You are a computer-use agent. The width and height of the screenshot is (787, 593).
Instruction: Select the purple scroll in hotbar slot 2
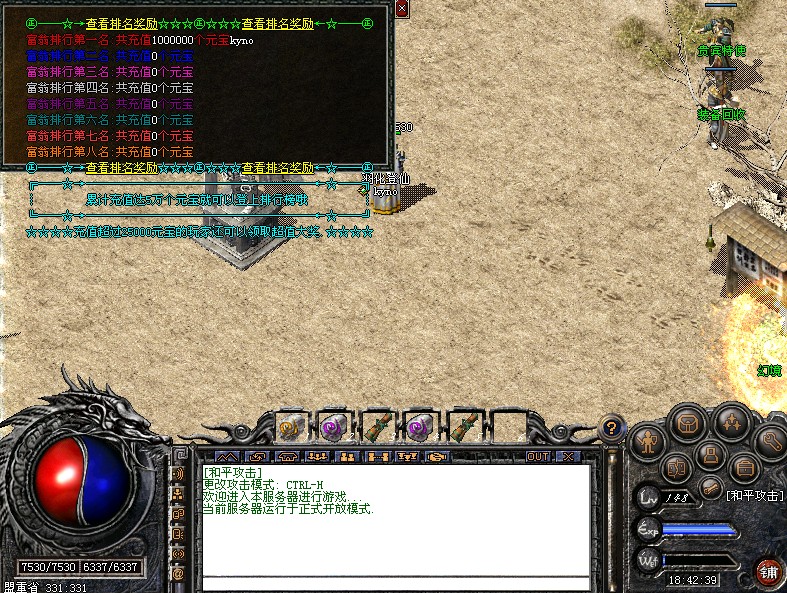[x=332, y=427]
